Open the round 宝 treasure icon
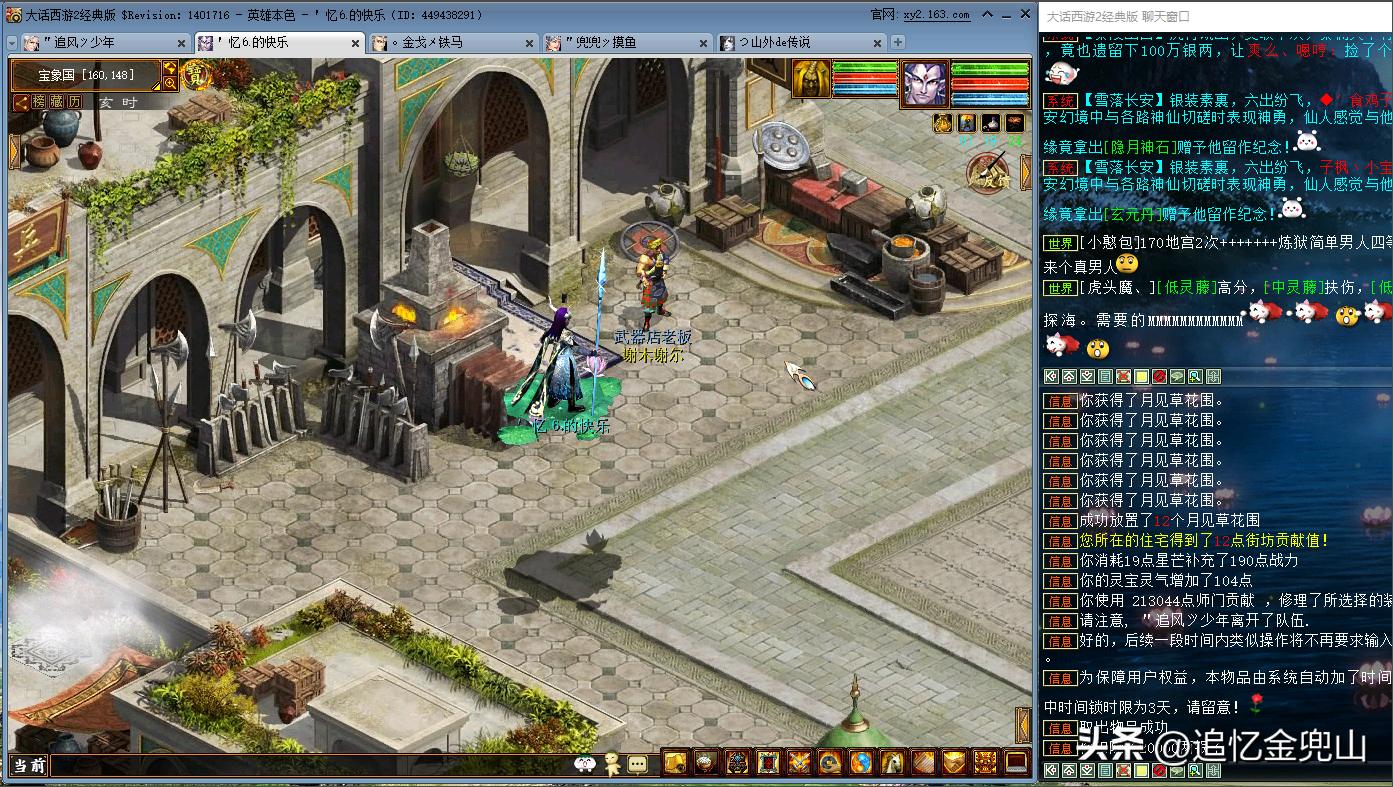This screenshot has width=1393, height=787. click(197, 75)
